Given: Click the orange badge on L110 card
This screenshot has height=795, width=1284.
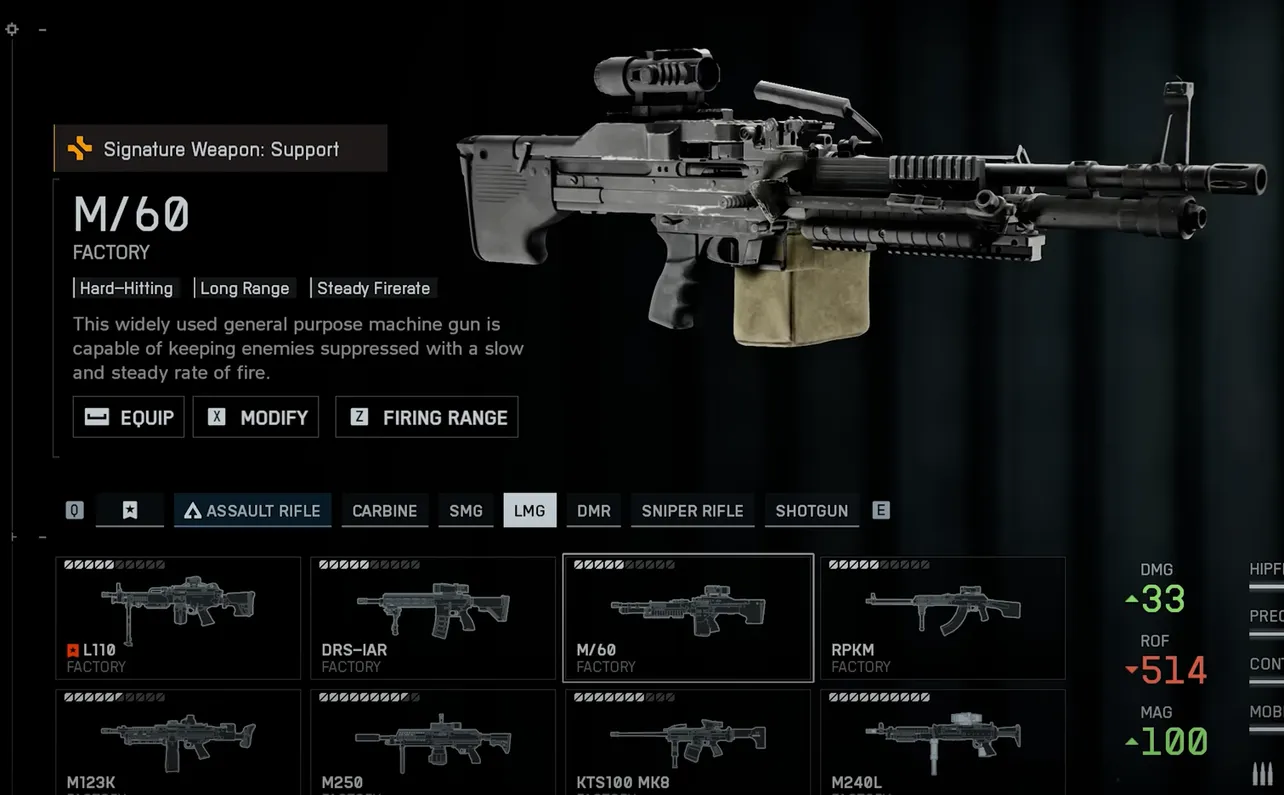Looking at the screenshot, I should point(71,650).
